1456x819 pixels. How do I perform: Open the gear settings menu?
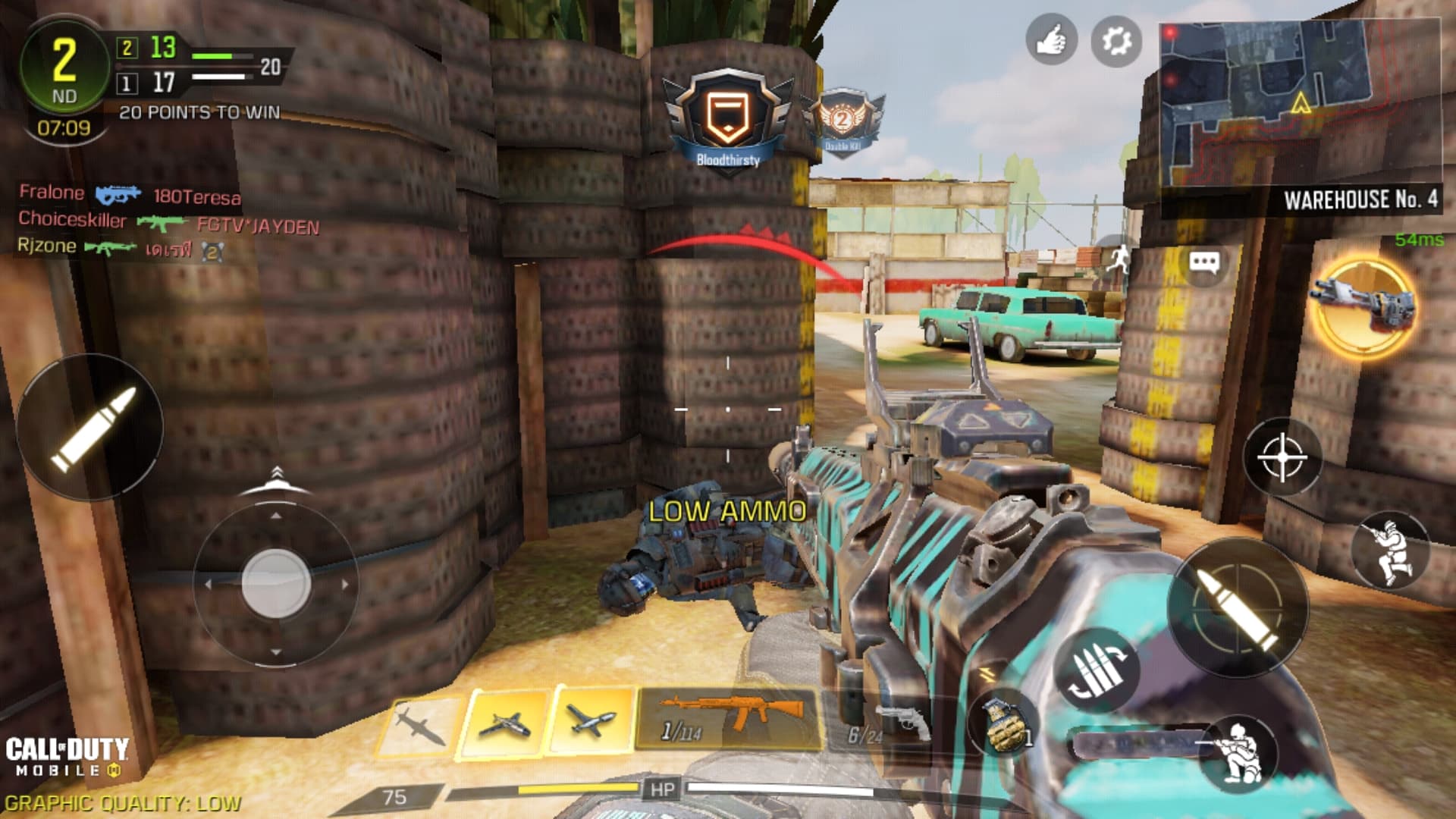click(x=1116, y=40)
